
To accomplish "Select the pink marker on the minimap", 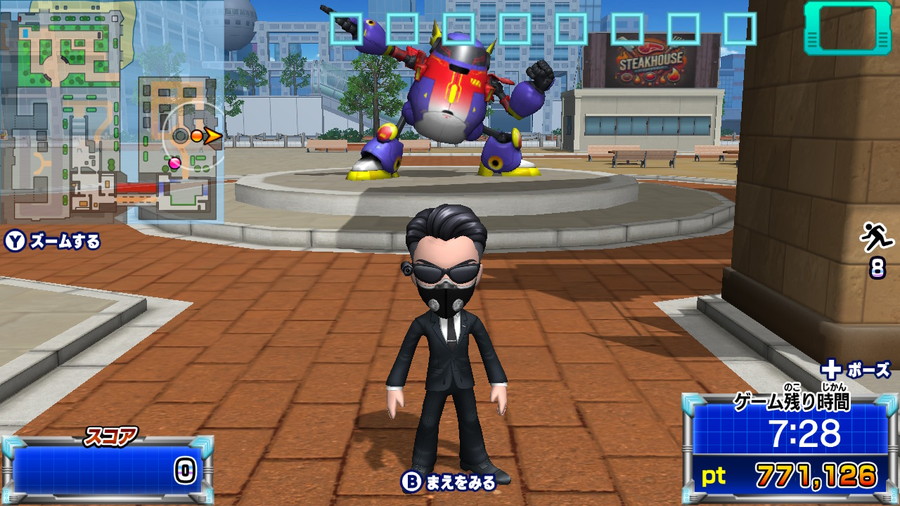I will point(175,162).
